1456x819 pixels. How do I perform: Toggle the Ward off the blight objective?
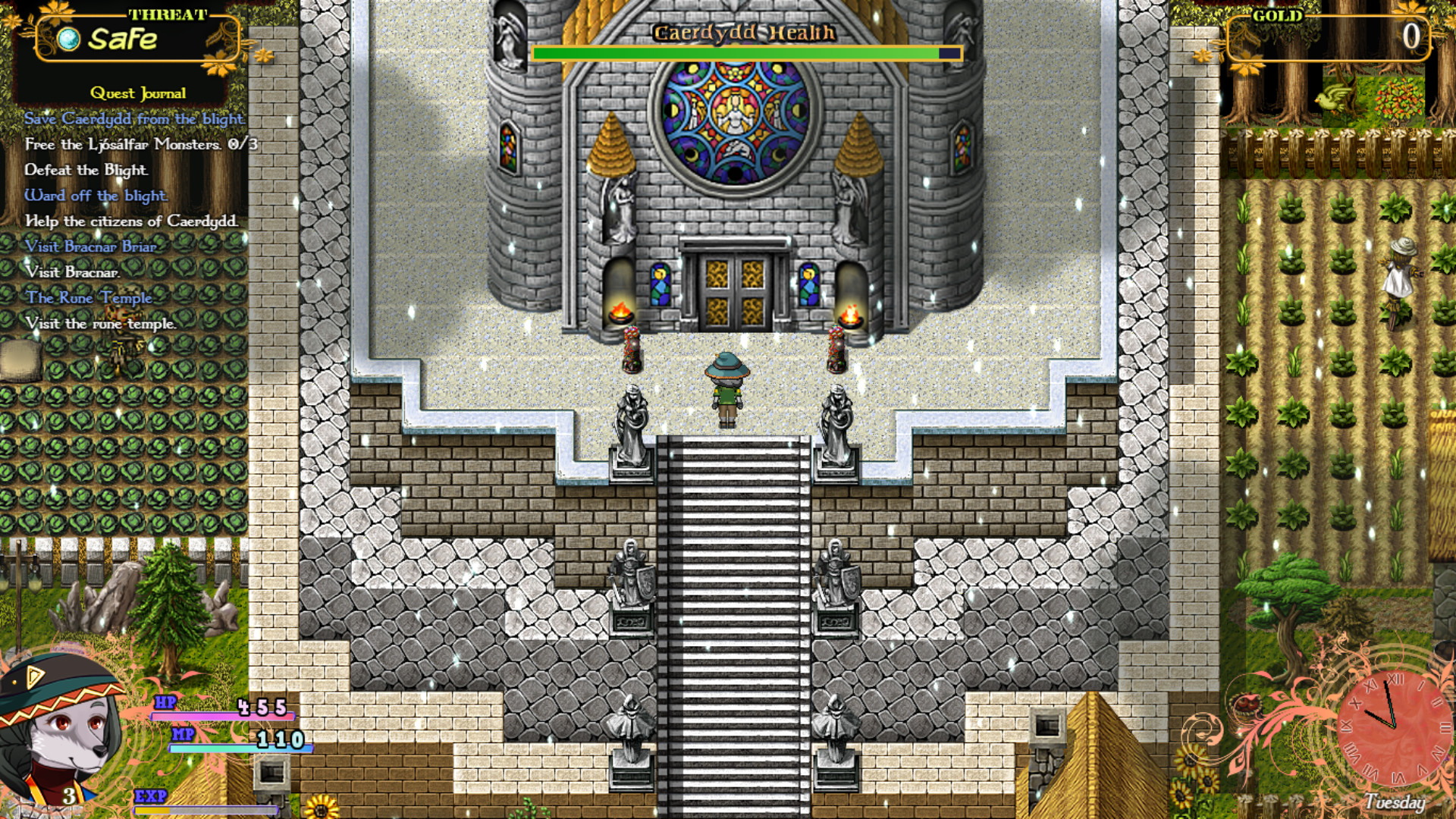pyautogui.click(x=96, y=196)
